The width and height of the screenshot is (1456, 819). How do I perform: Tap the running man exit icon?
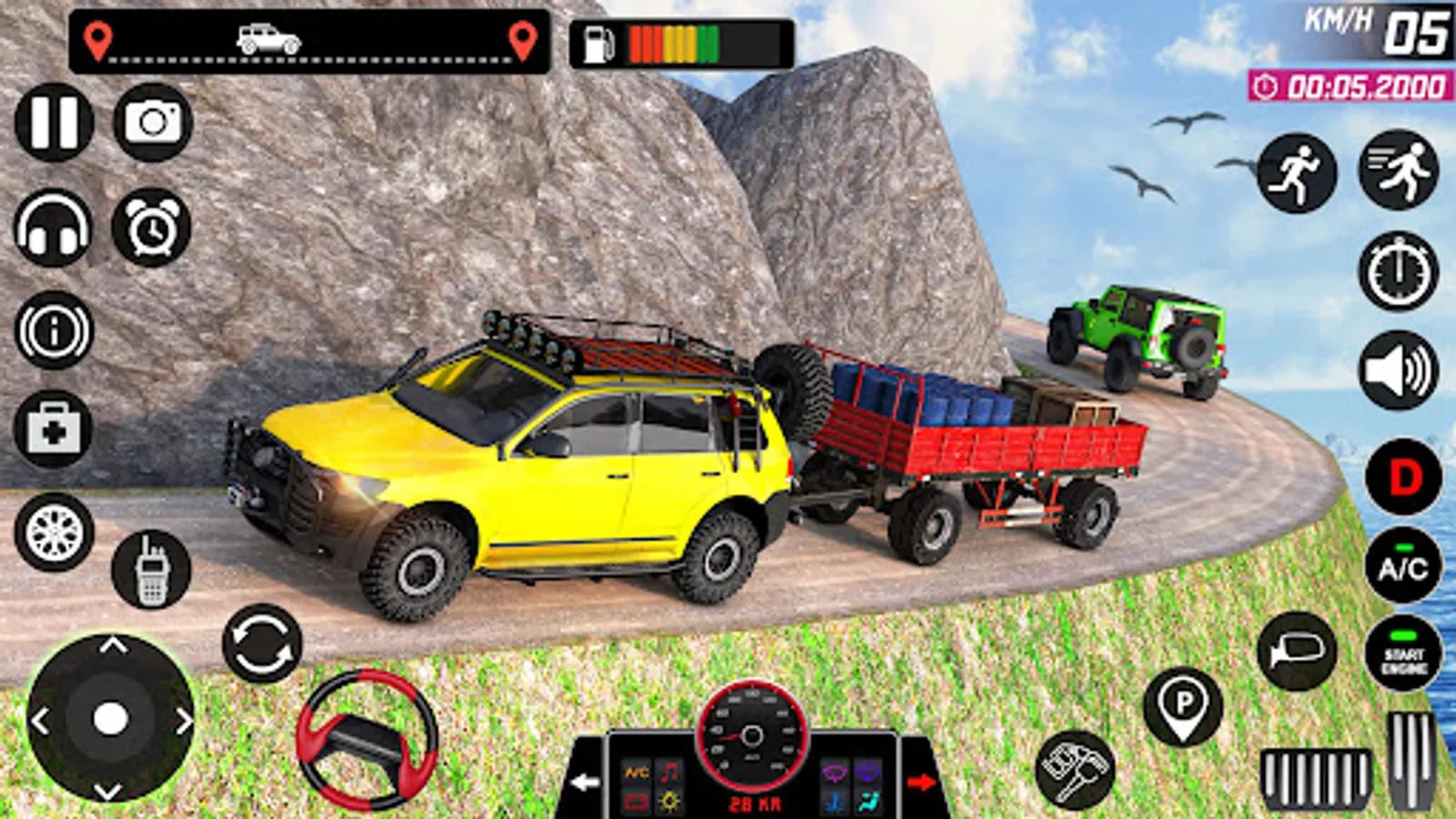(1297, 174)
